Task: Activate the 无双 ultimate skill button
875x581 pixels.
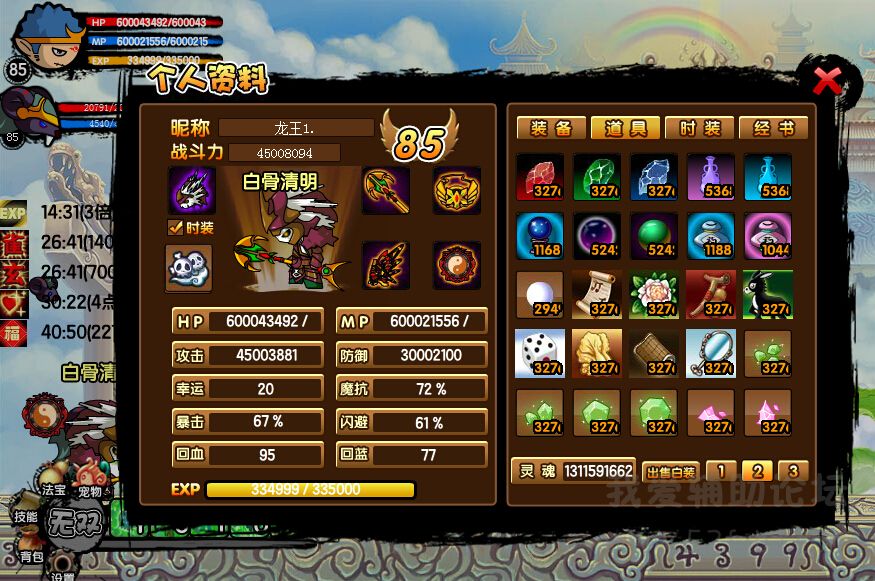Action: click(73, 521)
